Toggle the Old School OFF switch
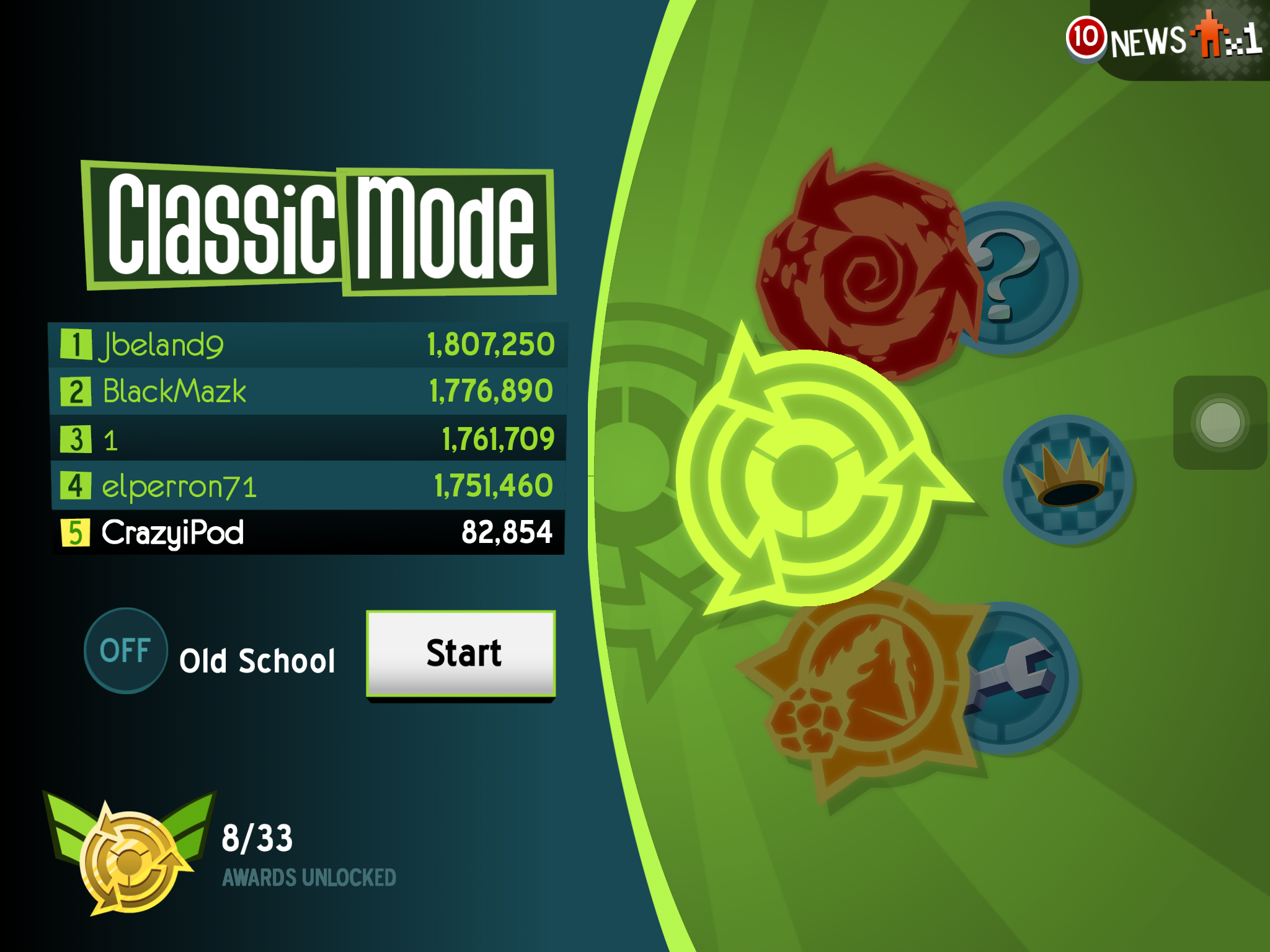This screenshot has height=952, width=1270. (126, 651)
